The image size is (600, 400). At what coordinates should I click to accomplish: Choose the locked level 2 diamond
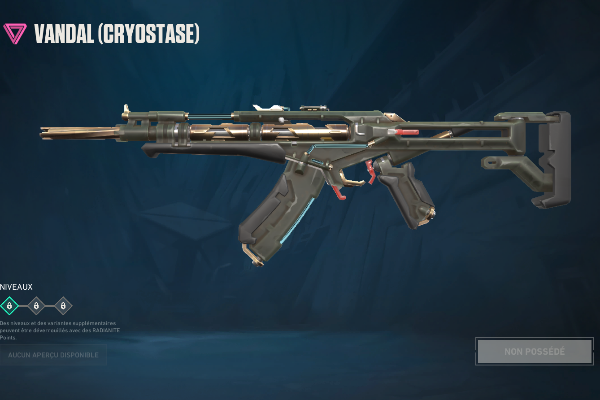[36, 306]
